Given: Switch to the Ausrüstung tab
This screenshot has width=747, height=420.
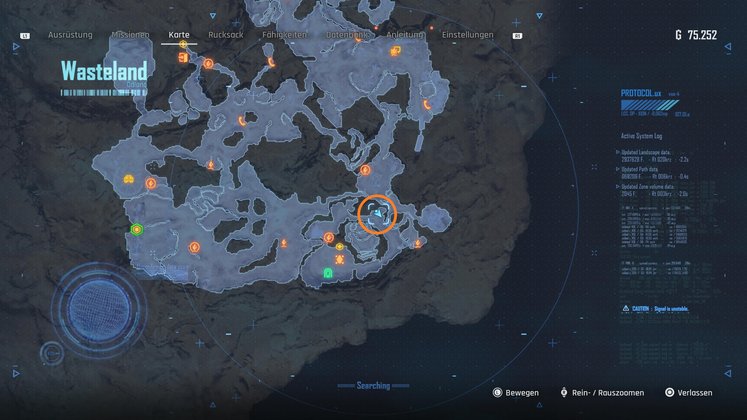Looking at the screenshot, I should (70, 35).
